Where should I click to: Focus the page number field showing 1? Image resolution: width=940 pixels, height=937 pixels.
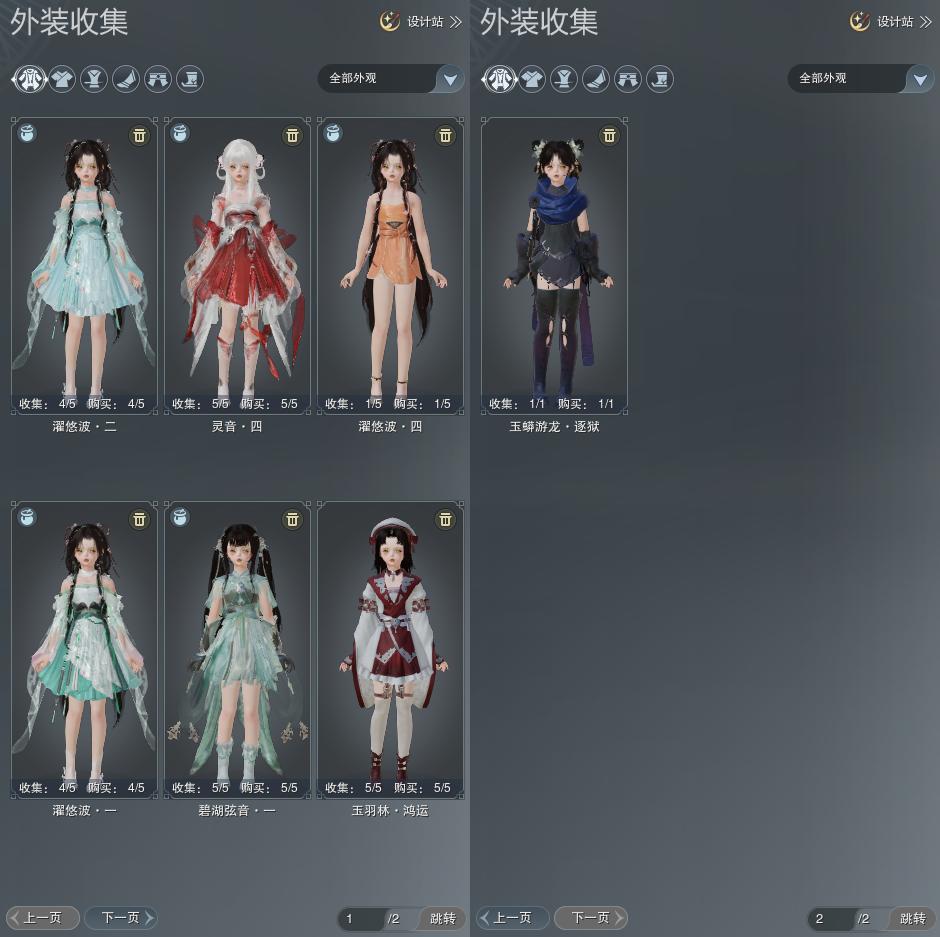point(360,918)
